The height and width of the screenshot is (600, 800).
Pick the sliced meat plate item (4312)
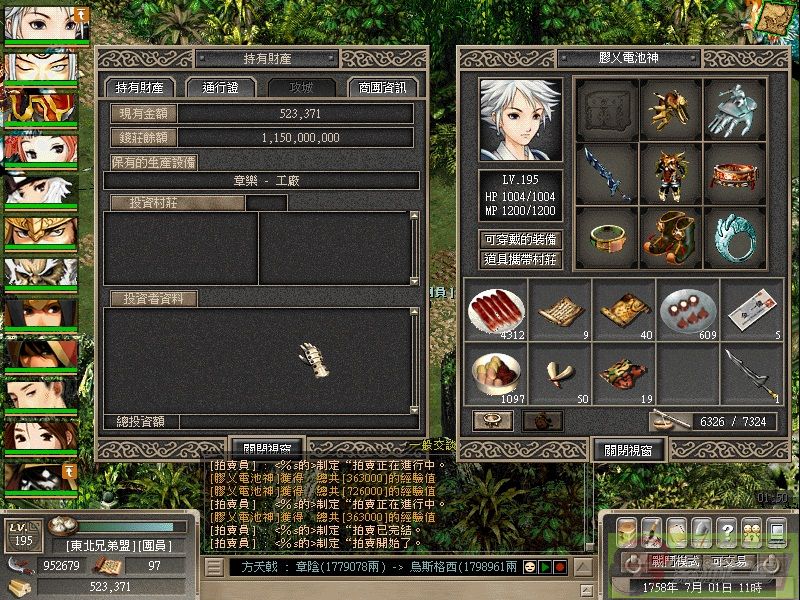[x=496, y=310]
